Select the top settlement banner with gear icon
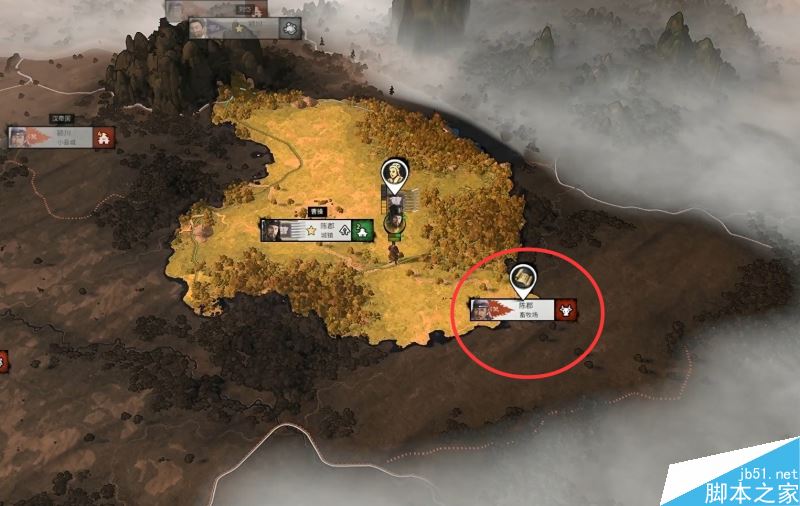This screenshot has height=506, width=800. click(245, 28)
